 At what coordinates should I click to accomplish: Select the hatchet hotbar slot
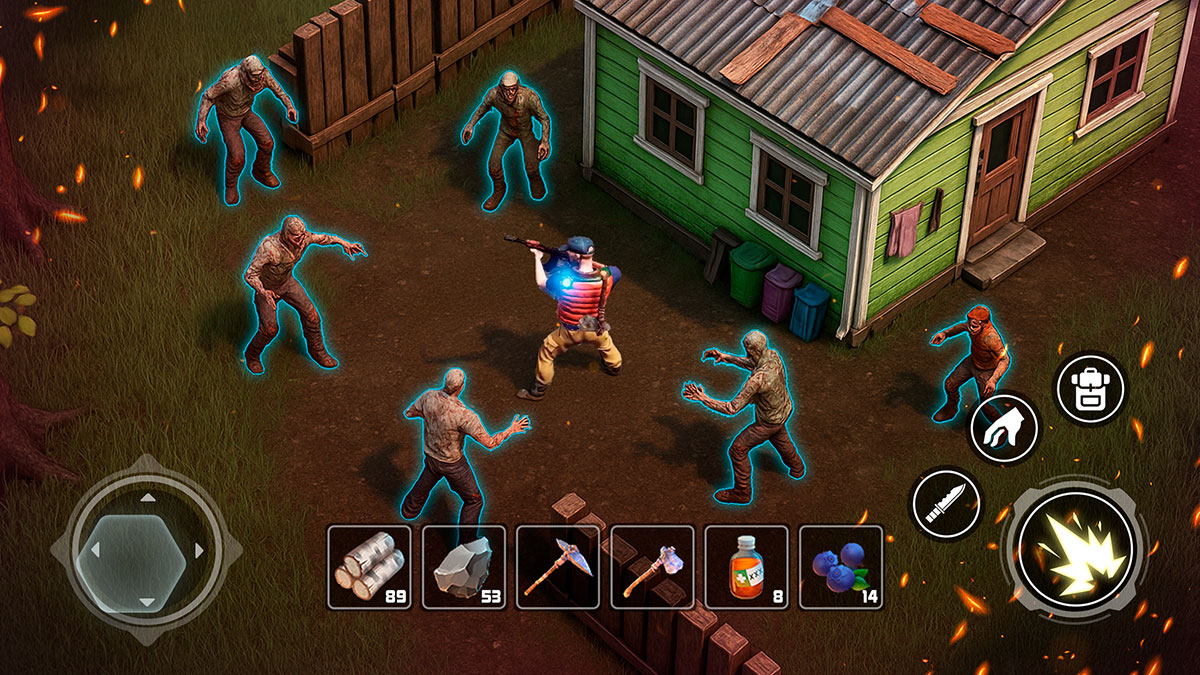coord(652,567)
